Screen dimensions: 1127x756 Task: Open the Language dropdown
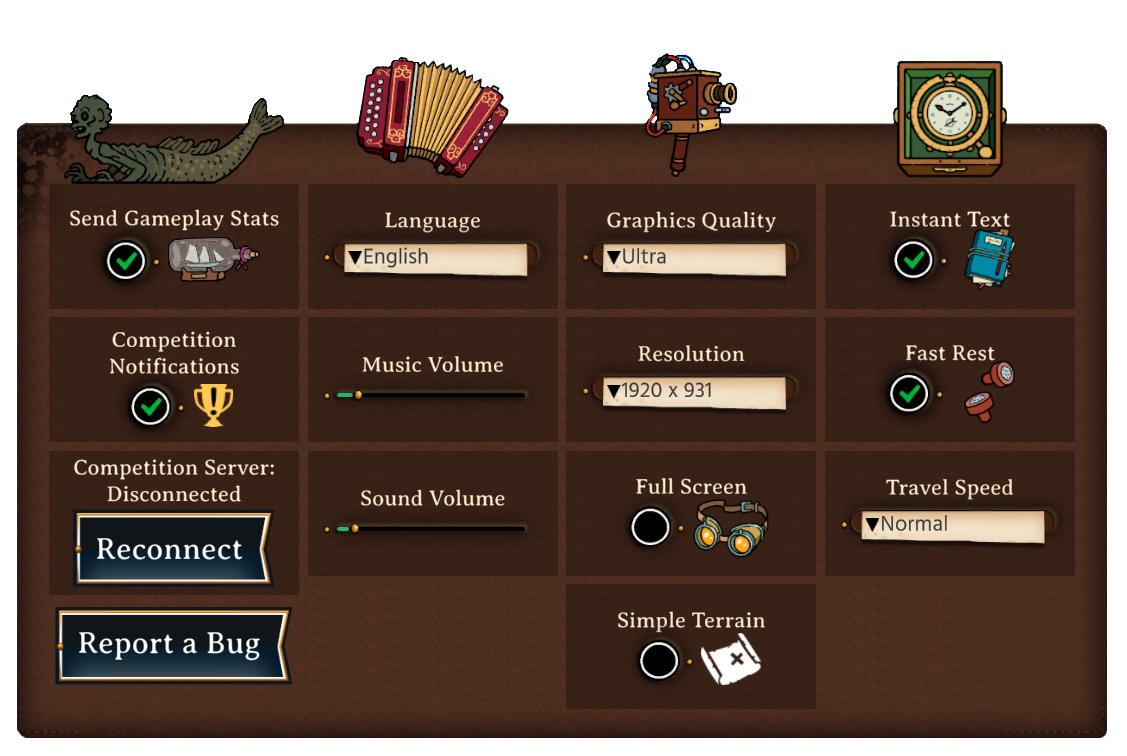[x=434, y=258]
